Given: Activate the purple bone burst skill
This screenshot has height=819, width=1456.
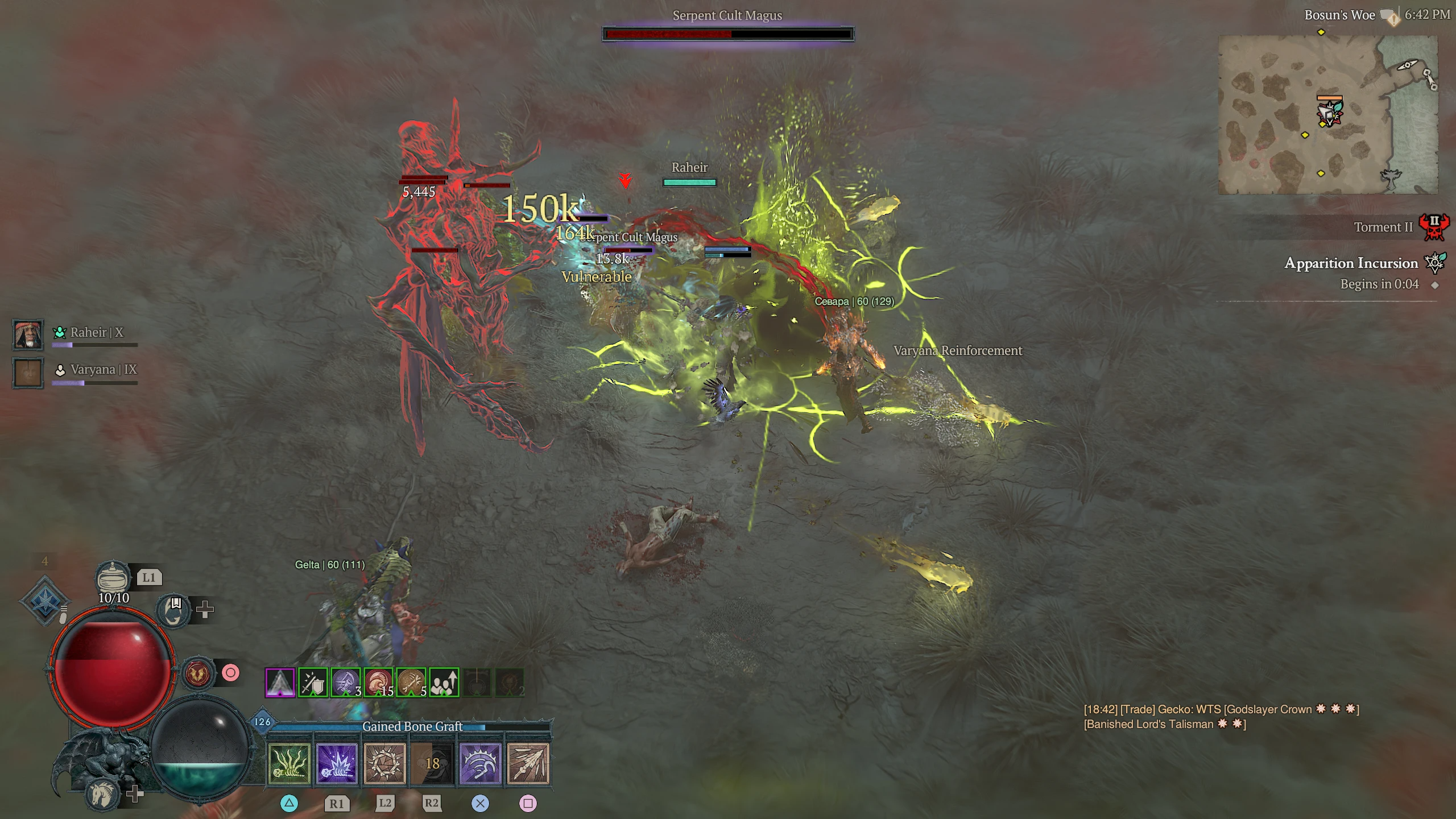Looking at the screenshot, I should pos(337,763).
